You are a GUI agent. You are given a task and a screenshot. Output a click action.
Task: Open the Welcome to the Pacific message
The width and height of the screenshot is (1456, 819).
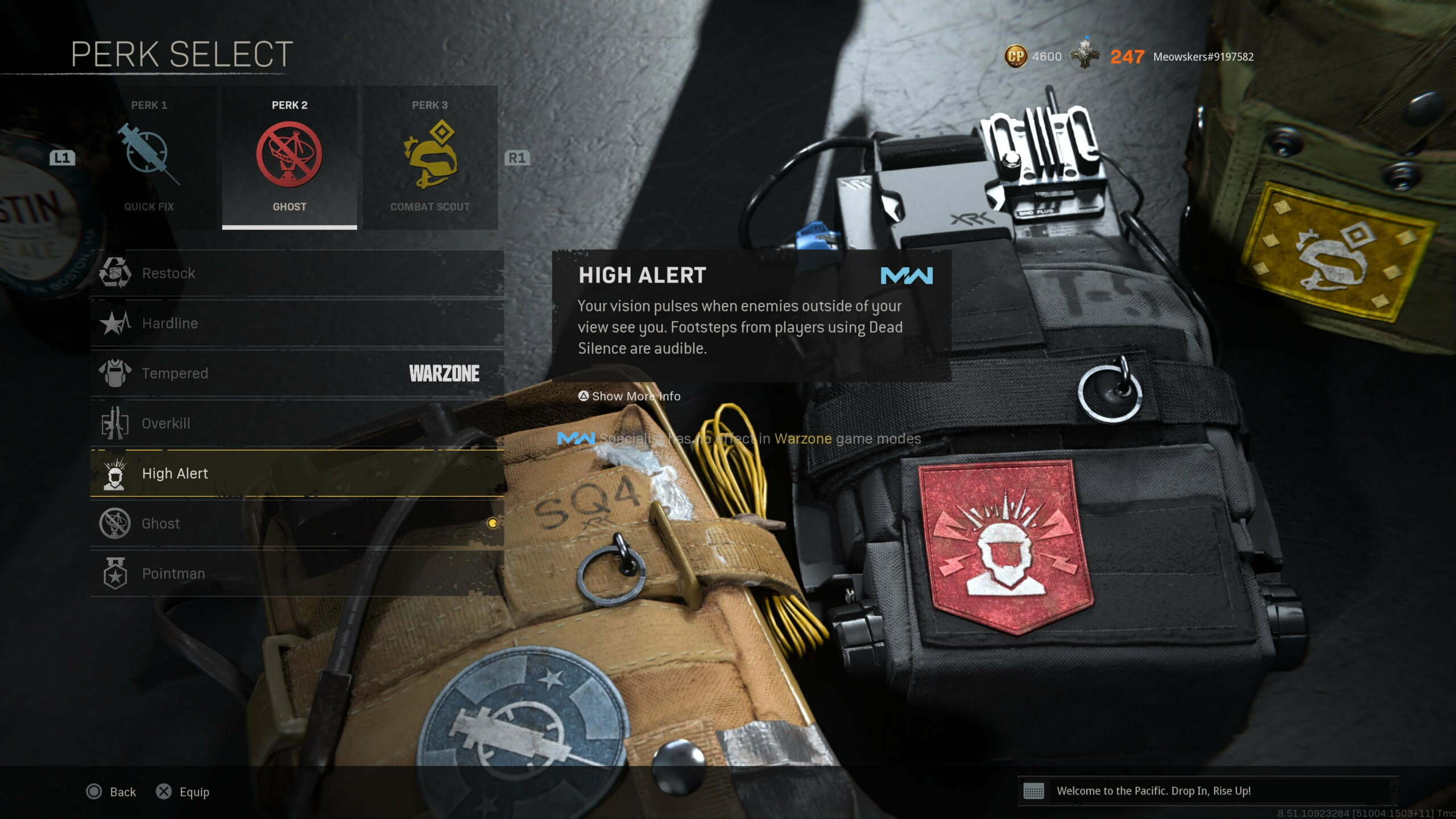click(1153, 791)
